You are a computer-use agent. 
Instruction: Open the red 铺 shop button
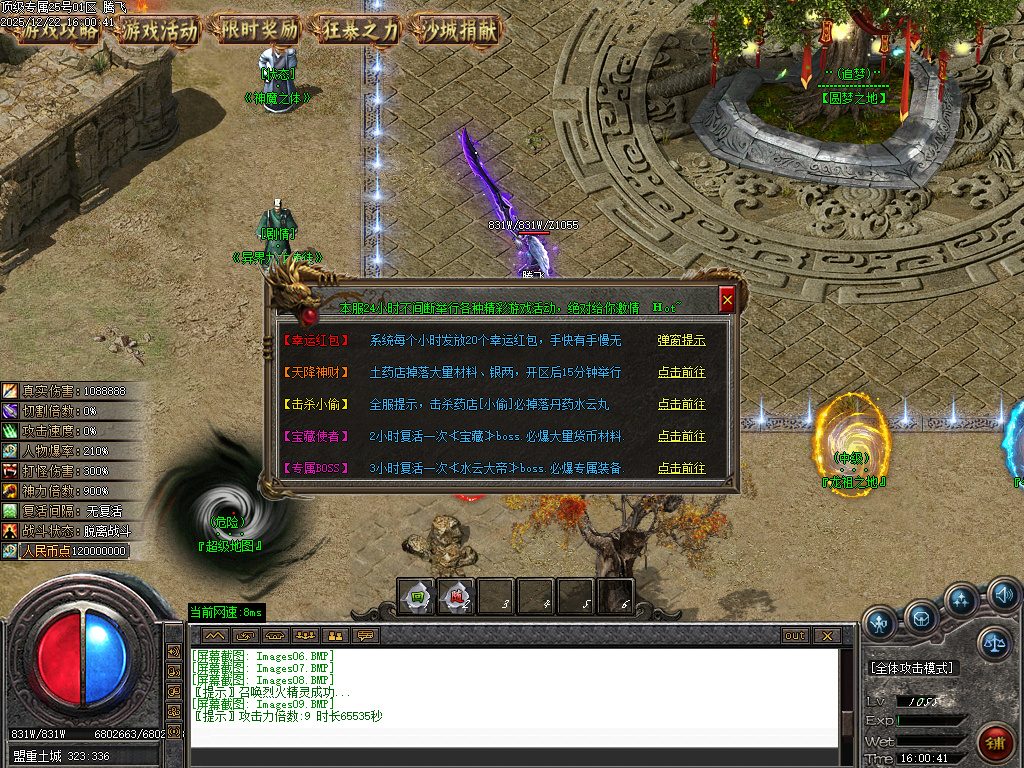tap(995, 743)
